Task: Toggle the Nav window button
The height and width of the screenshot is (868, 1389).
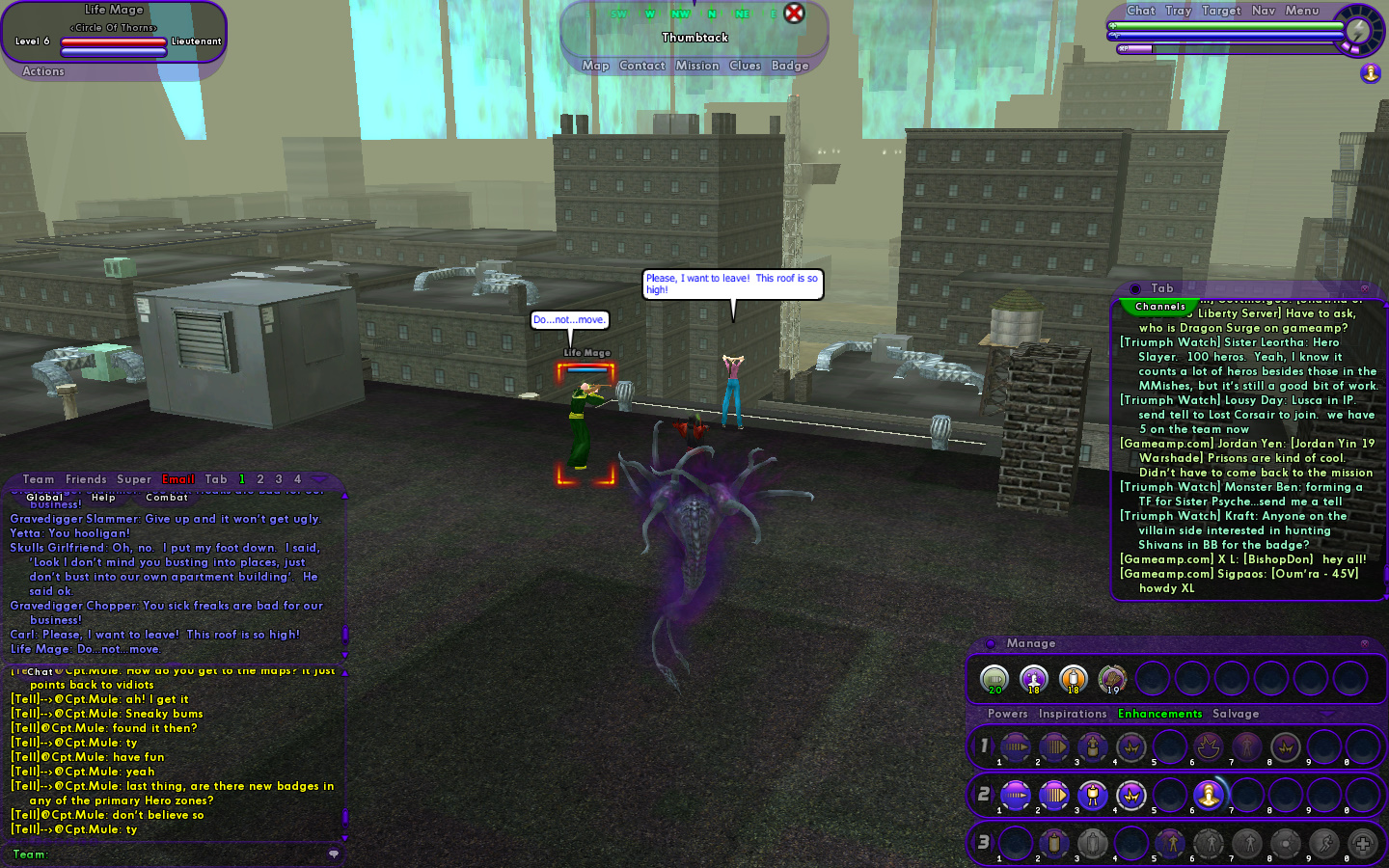Action: [x=1263, y=11]
